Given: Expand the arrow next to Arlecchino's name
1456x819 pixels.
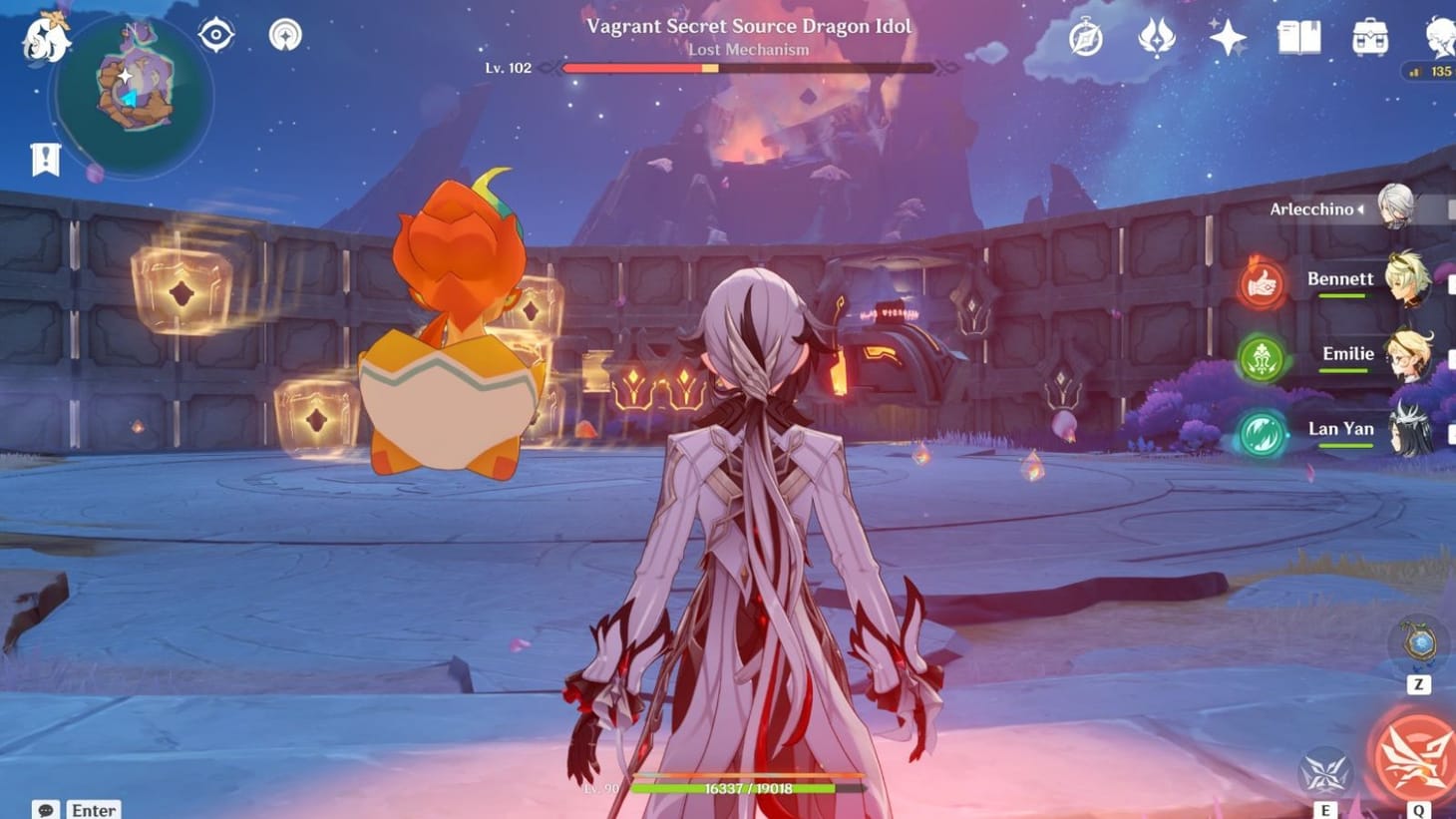Looking at the screenshot, I should point(1362,209).
